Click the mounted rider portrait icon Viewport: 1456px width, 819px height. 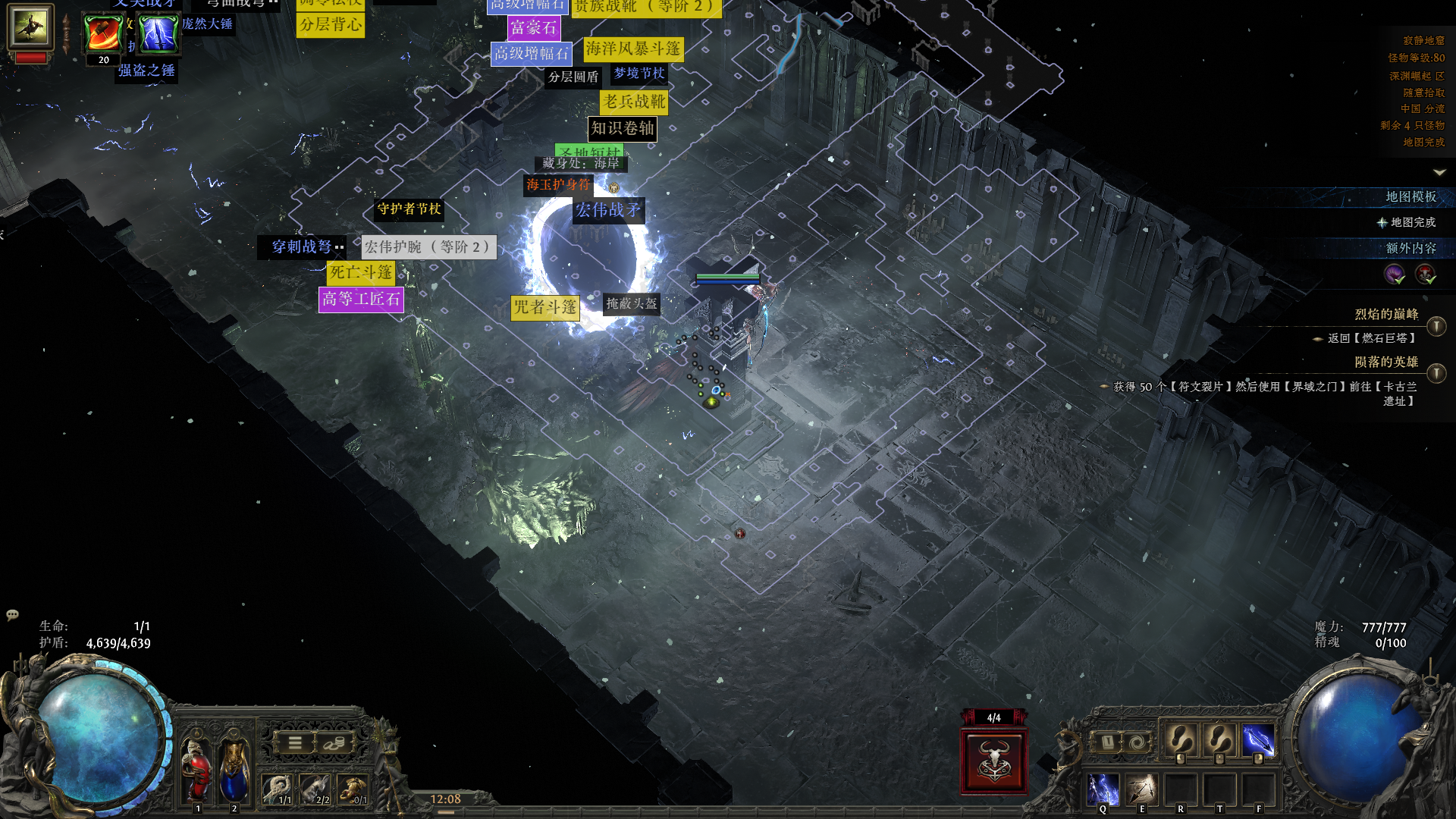click(x=30, y=27)
